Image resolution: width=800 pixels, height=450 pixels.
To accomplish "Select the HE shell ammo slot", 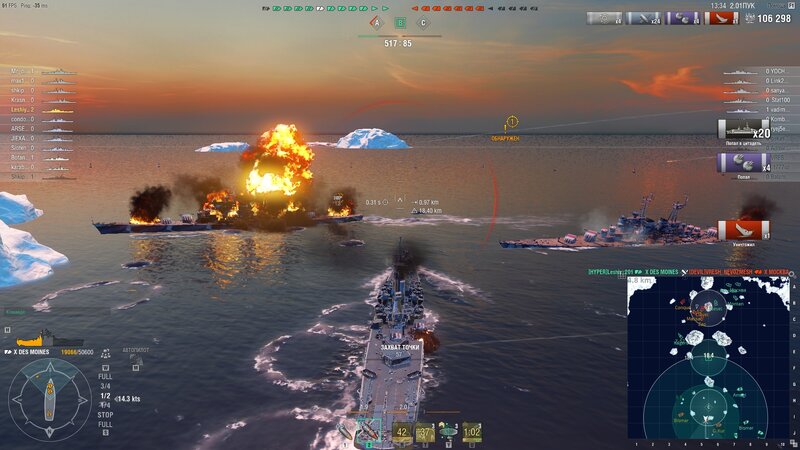I will (345, 431).
